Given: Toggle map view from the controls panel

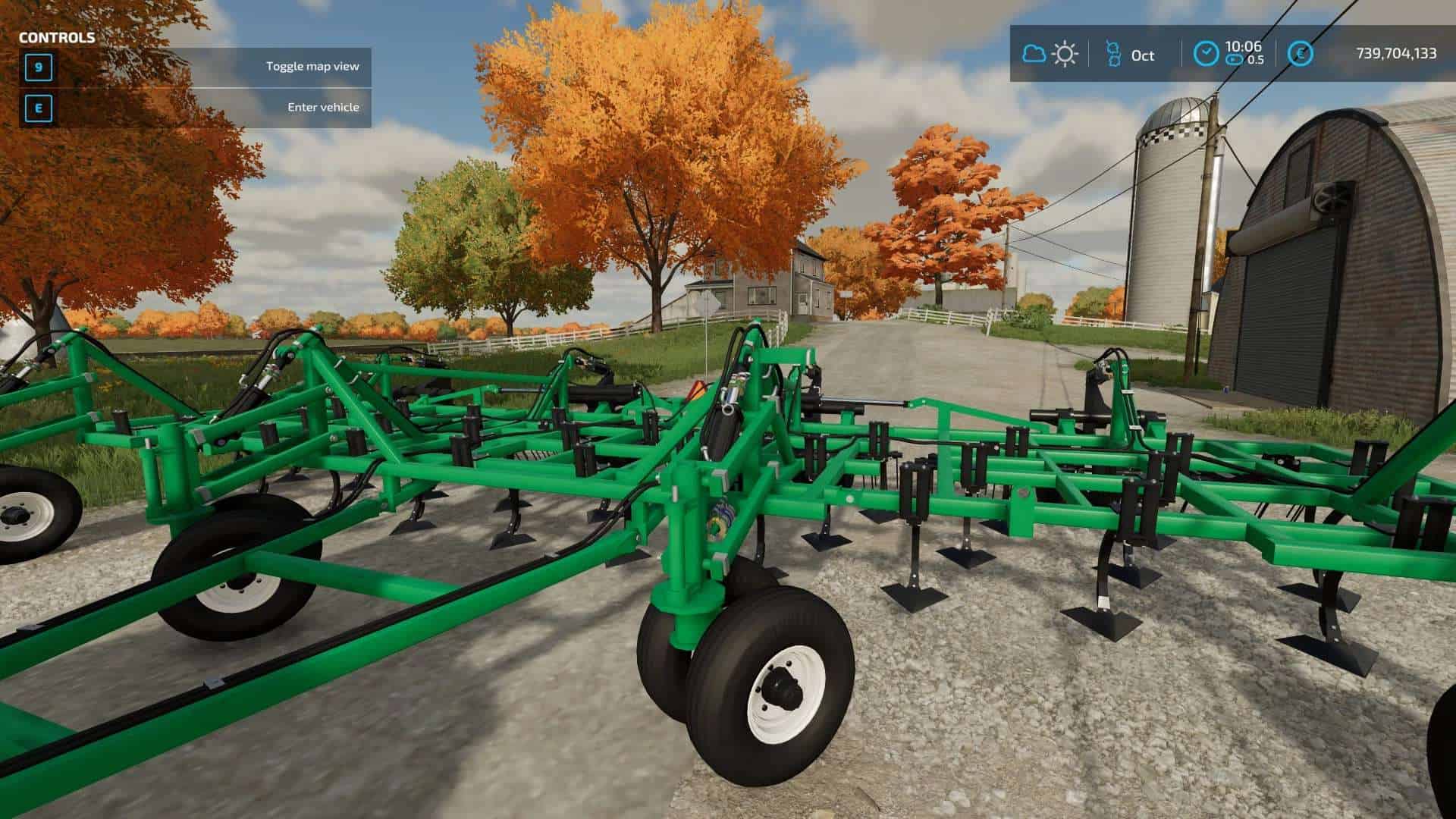Looking at the screenshot, I should coord(312,67).
